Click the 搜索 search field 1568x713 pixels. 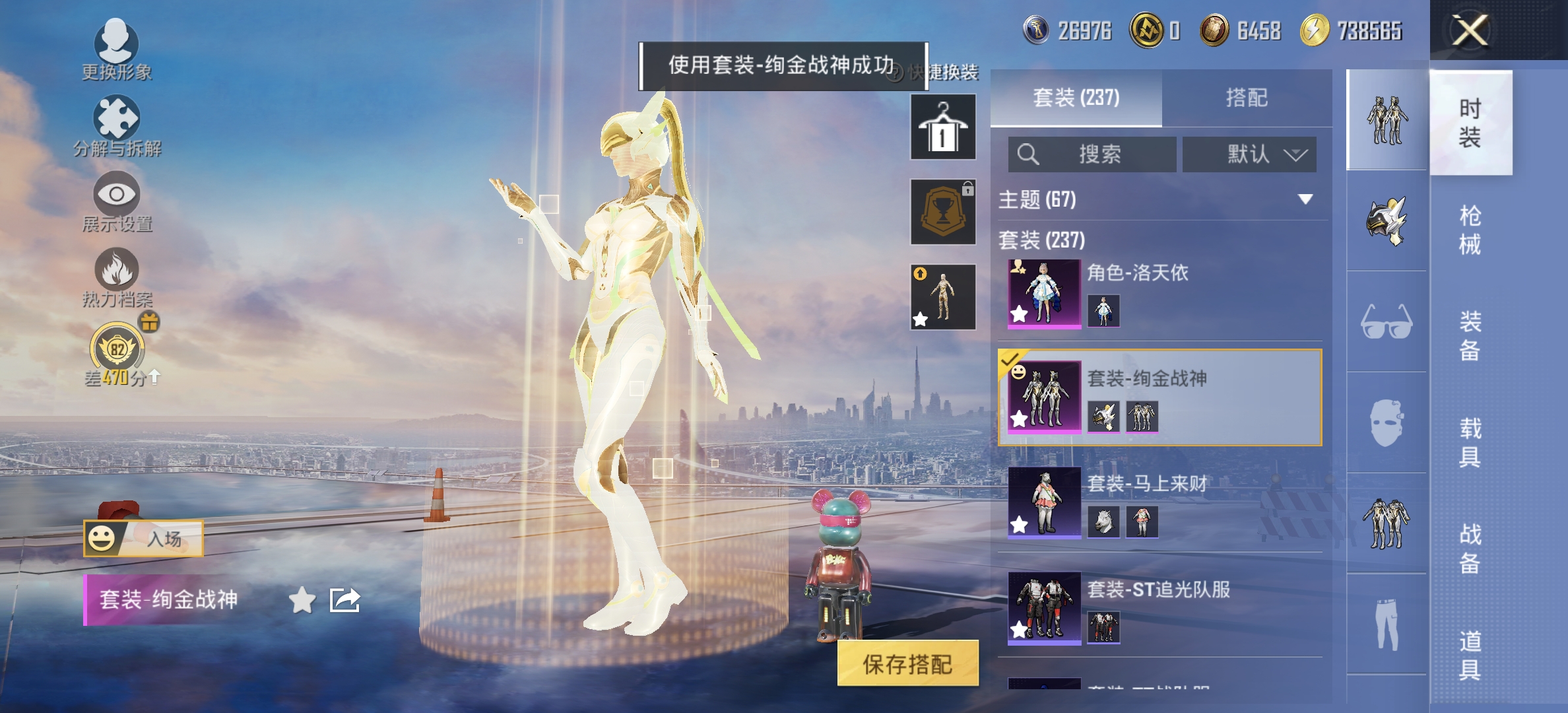[1092, 154]
